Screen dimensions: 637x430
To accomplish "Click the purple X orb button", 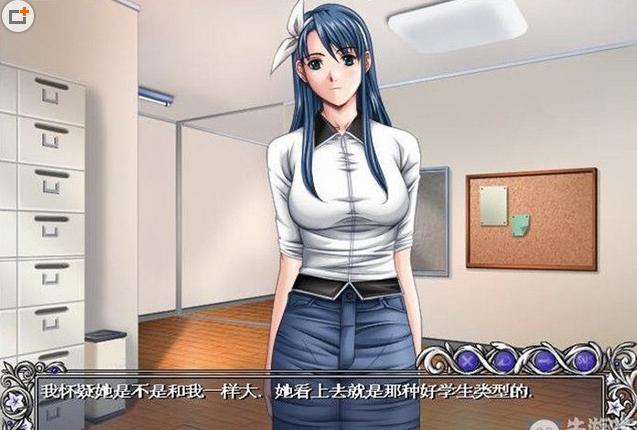I will (x=468, y=359).
